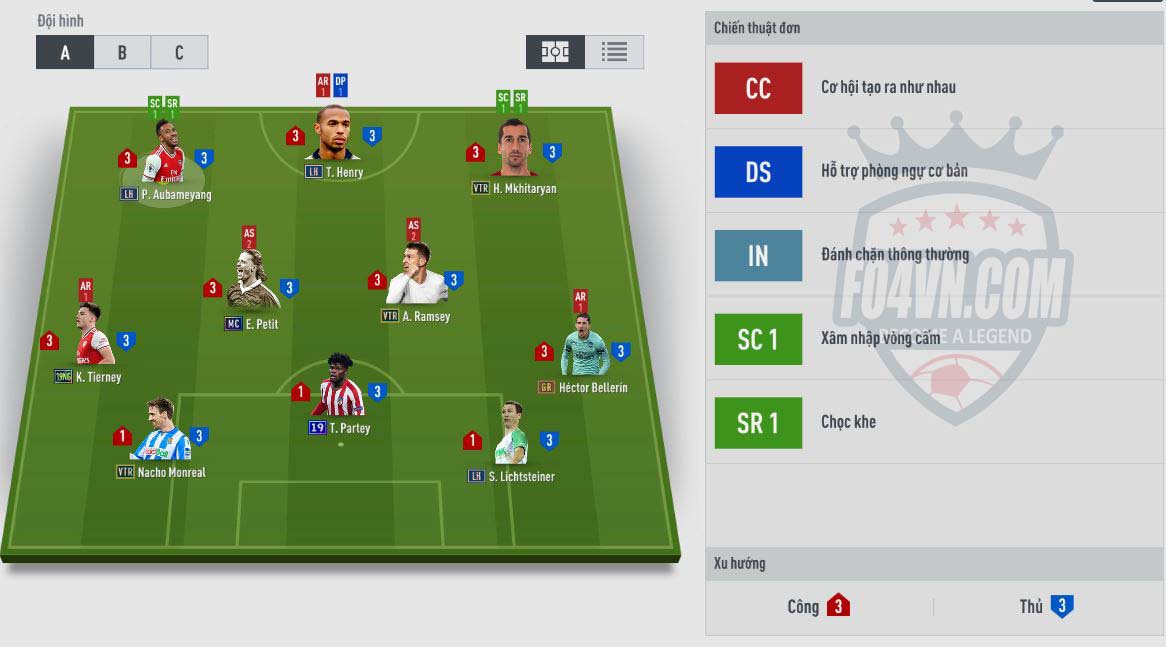Pick defender Nacho Monreal
The width and height of the screenshot is (1166, 647).
point(160,435)
